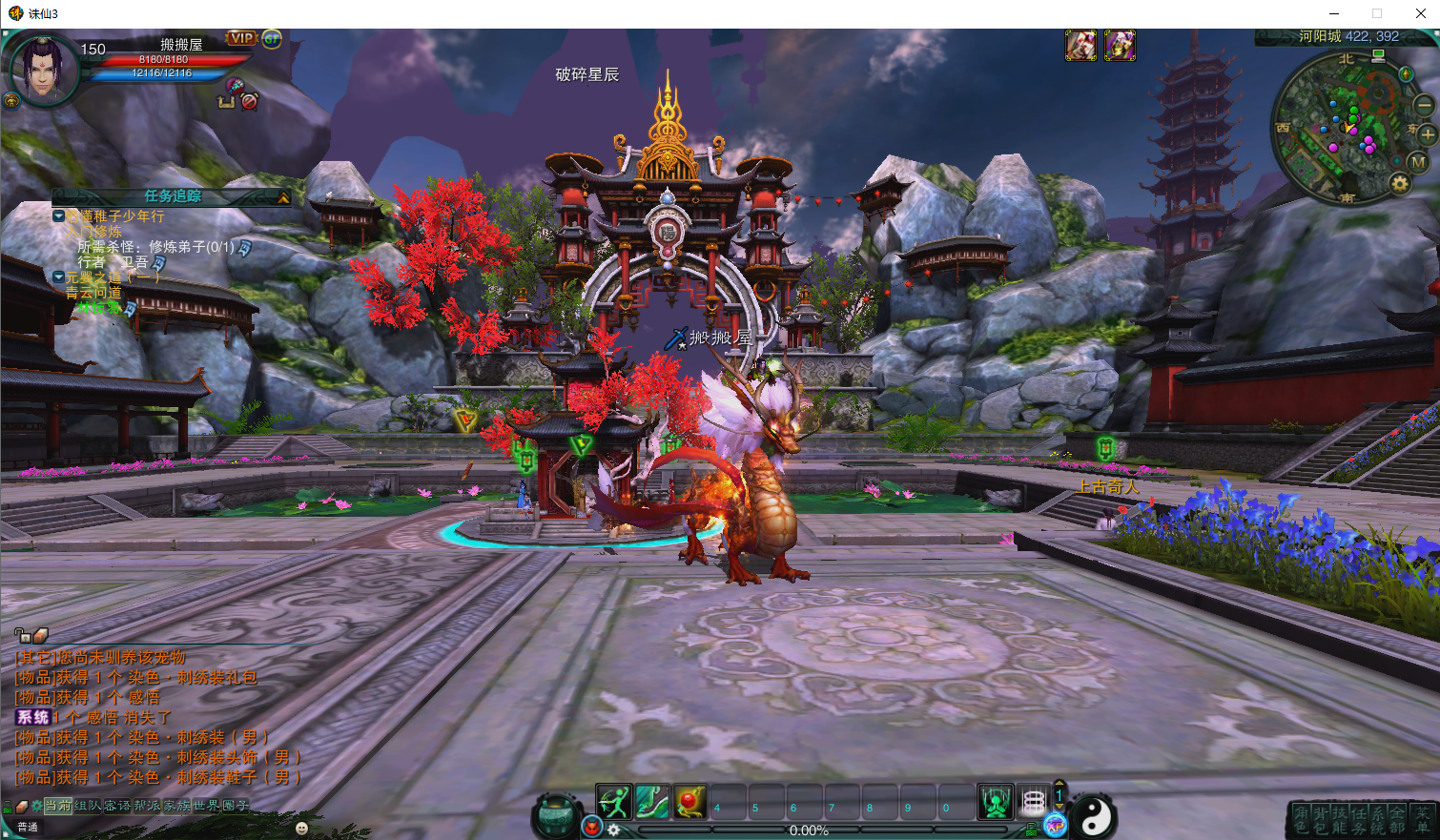Open the world map with the M button

pyautogui.click(x=1418, y=162)
